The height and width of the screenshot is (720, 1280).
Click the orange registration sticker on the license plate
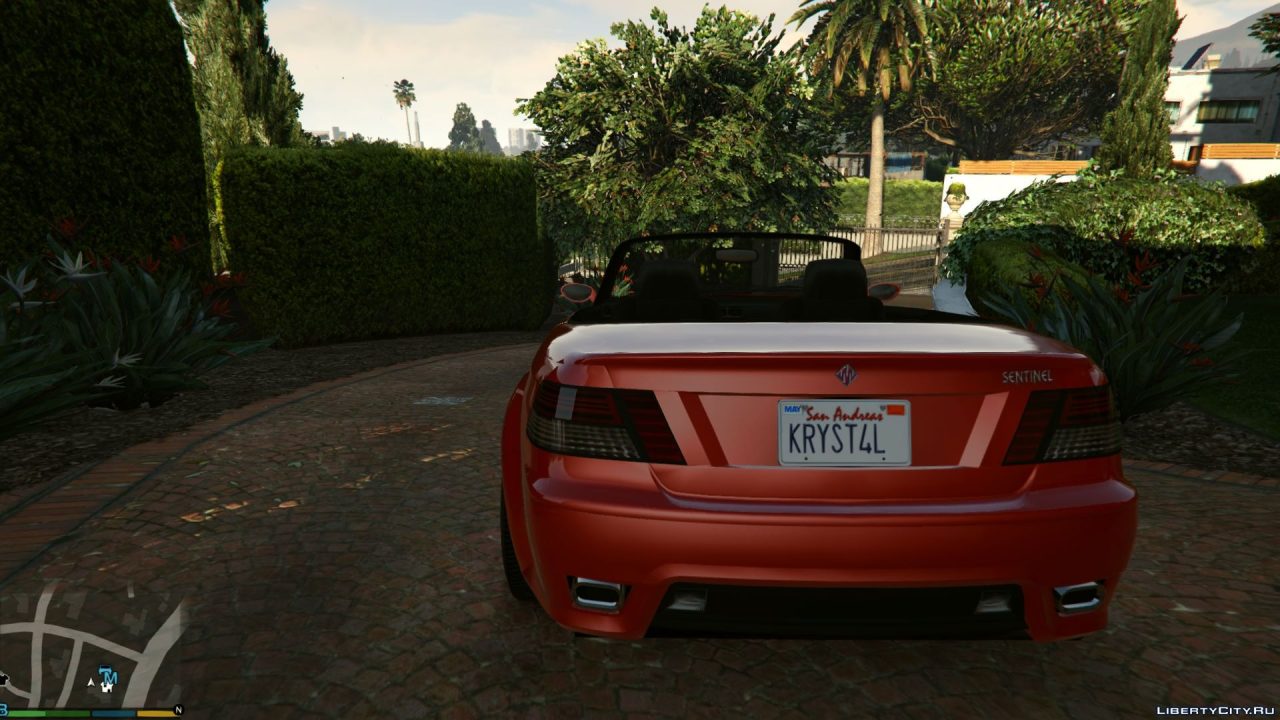click(895, 409)
